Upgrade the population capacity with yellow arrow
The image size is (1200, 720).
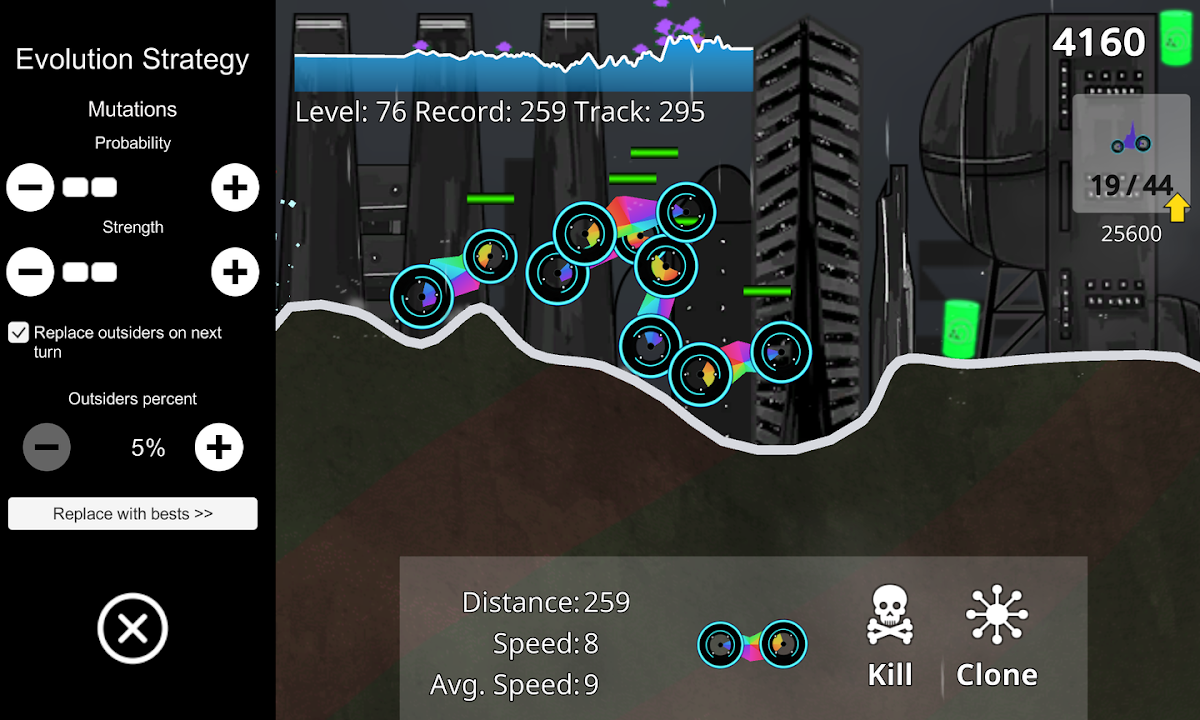(1178, 208)
